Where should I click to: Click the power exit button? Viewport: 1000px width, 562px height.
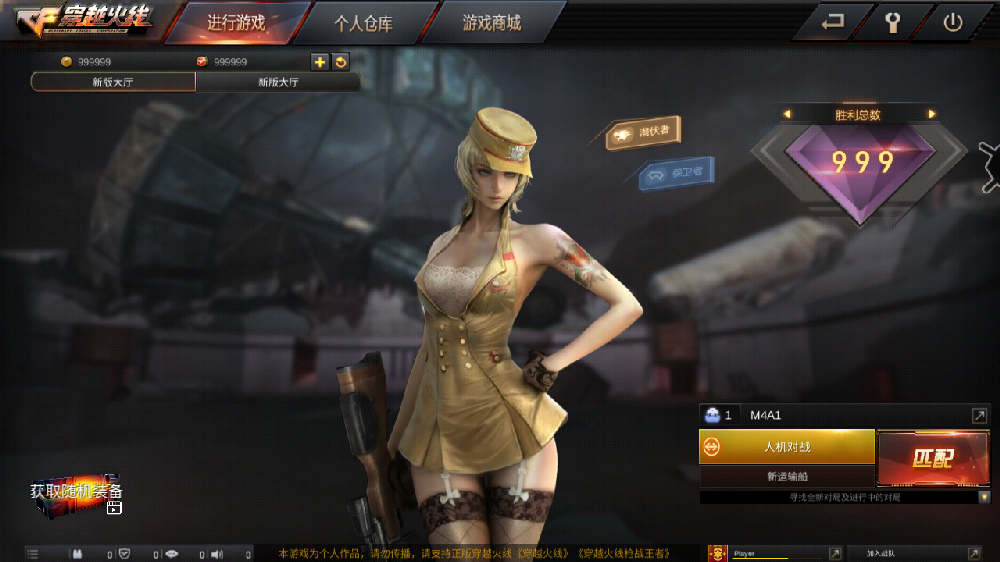coord(952,23)
